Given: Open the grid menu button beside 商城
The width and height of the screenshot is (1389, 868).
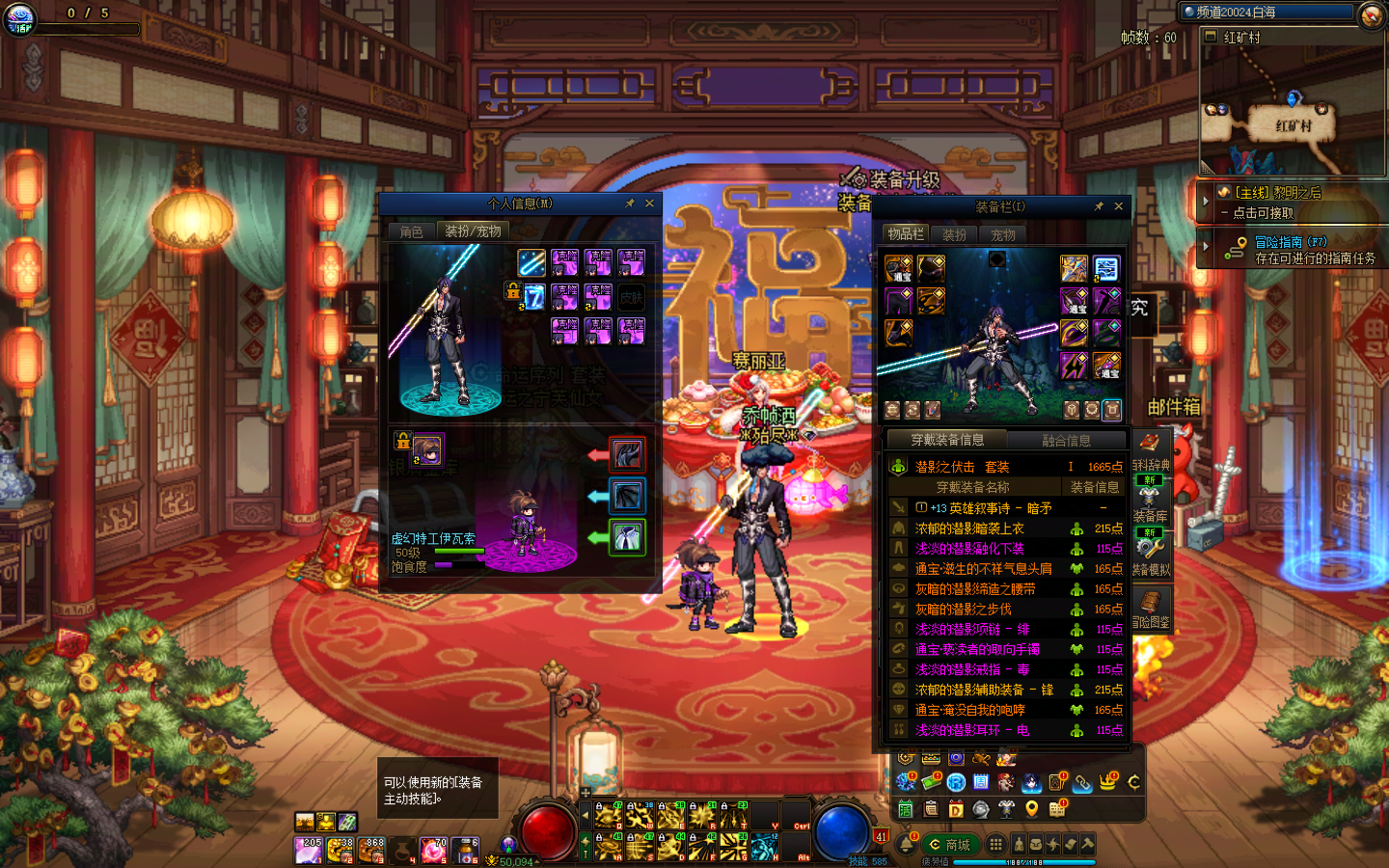Looking at the screenshot, I should (x=995, y=845).
